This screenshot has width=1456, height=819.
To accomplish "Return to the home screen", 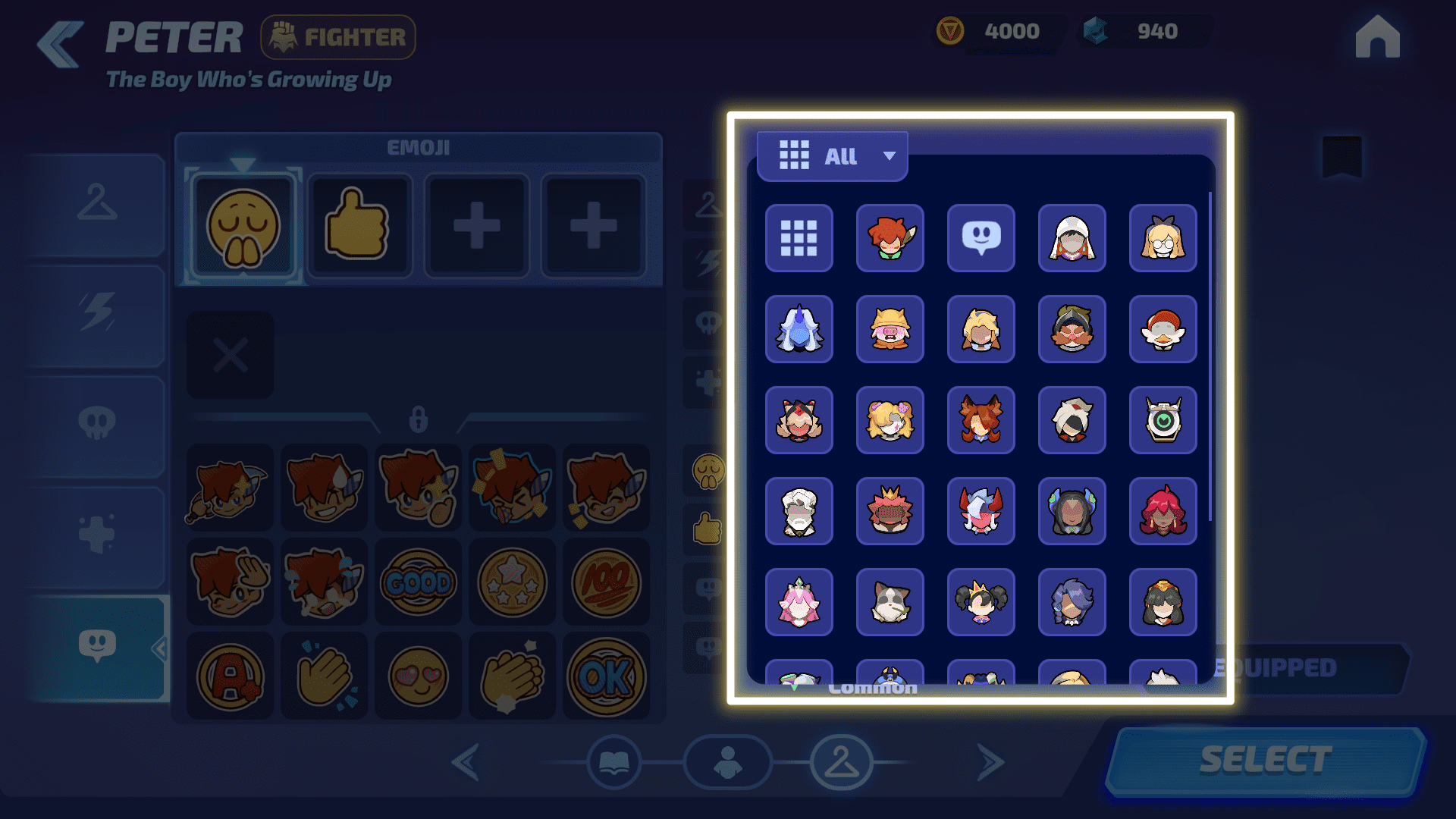I will coord(1377,37).
